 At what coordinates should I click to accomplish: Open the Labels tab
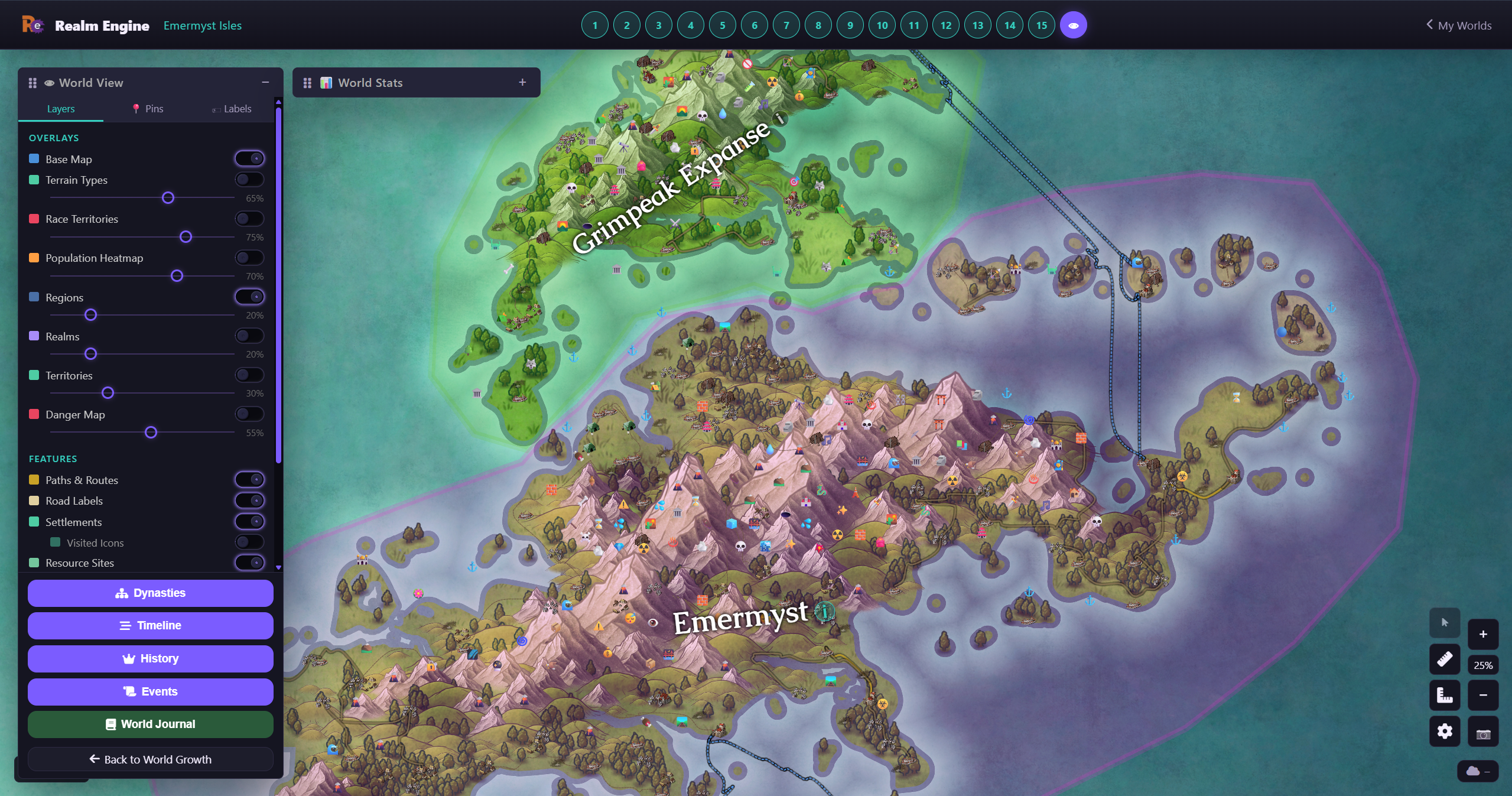pos(232,109)
